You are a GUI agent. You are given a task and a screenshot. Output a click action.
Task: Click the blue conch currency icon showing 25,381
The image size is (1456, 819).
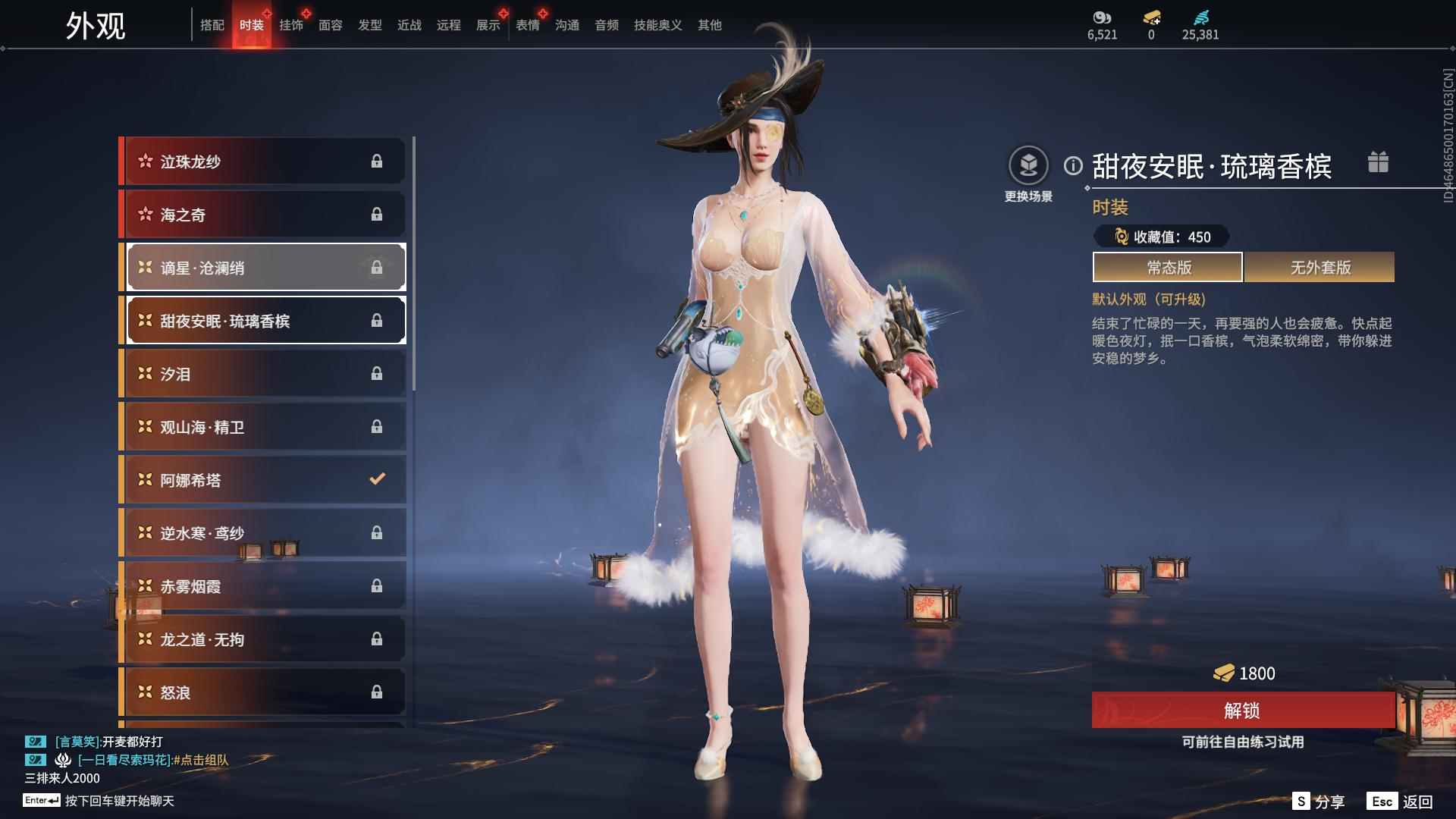coord(1200,17)
